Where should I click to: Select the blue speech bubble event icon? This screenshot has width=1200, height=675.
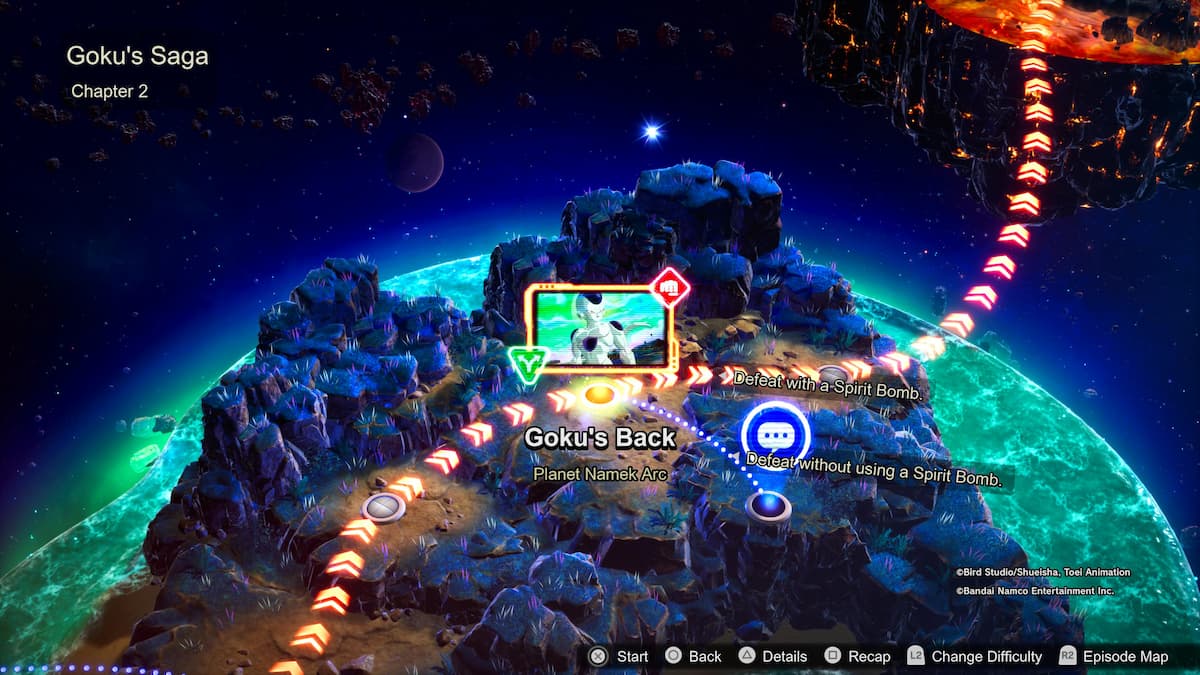point(775,435)
